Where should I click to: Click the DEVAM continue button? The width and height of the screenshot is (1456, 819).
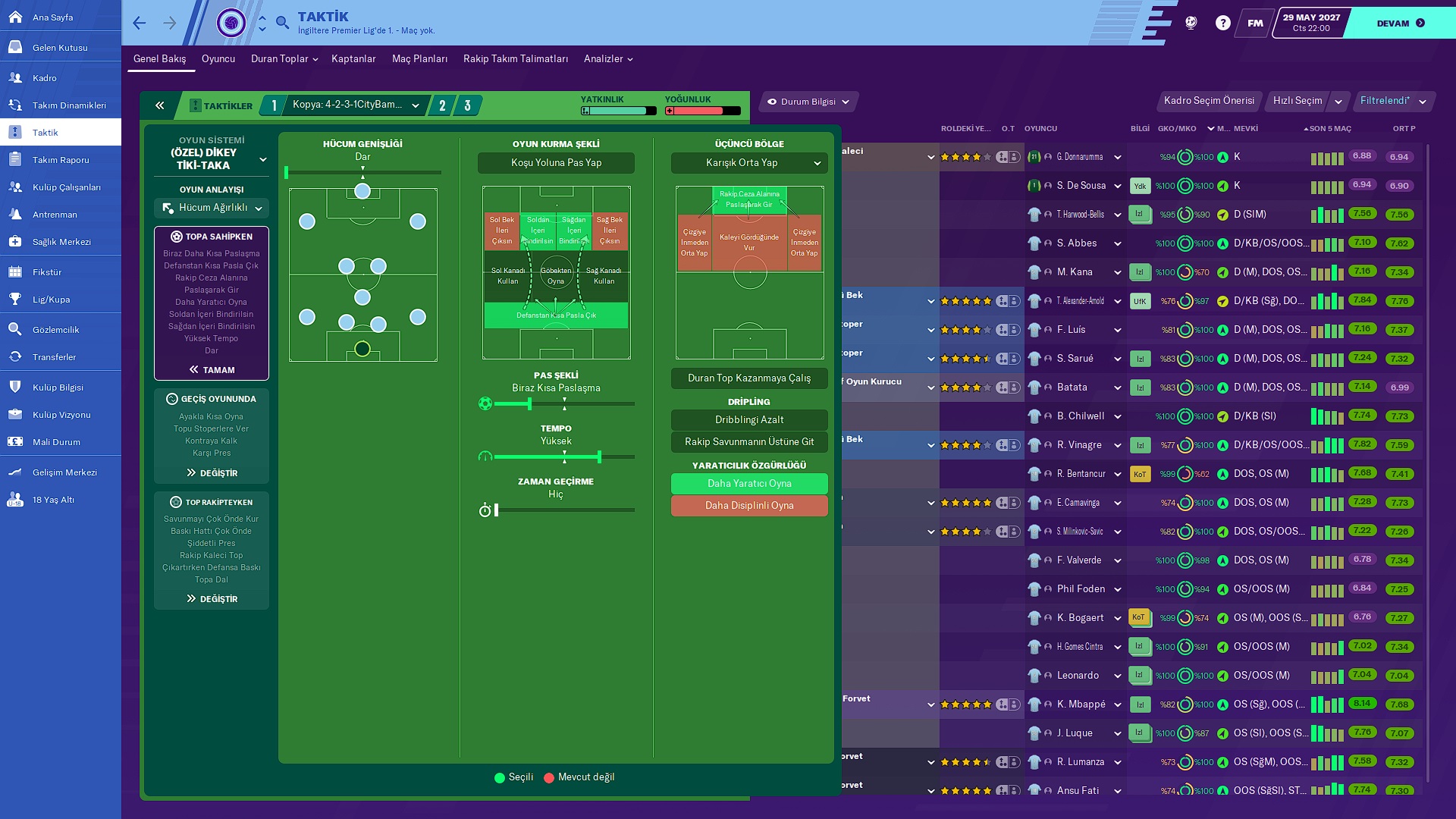pos(1400,24)
